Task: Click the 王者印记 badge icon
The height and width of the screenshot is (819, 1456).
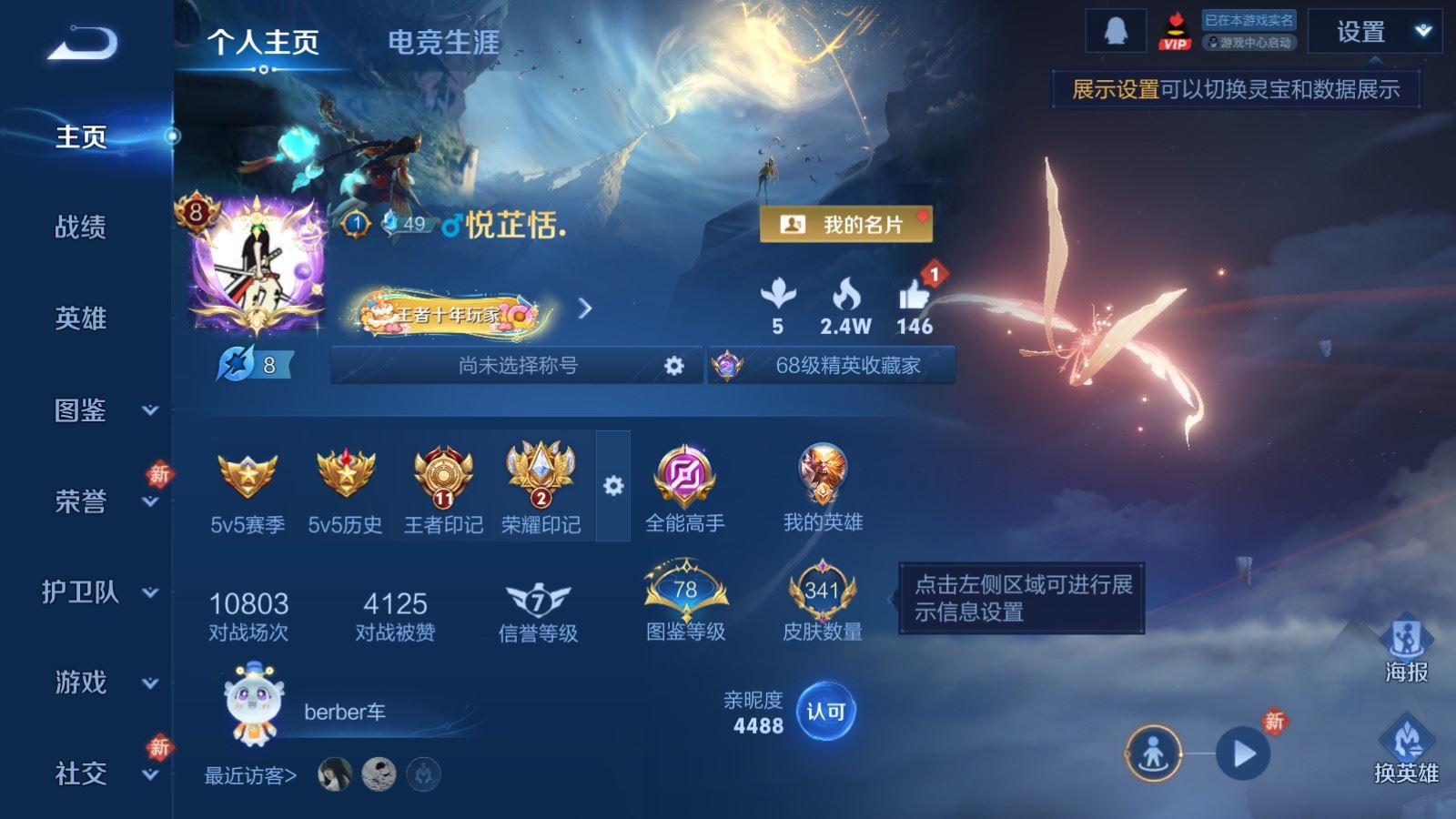Action: (441, 473)
